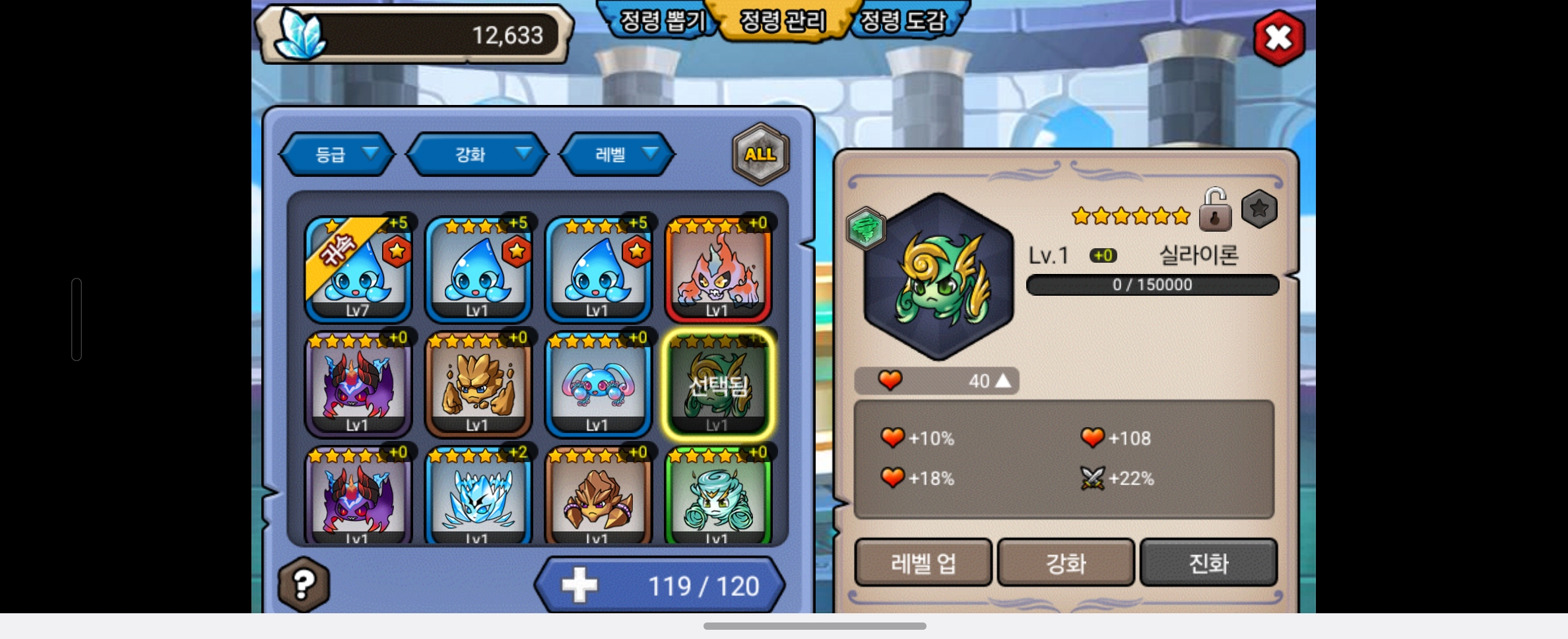This screenshot has height=639, width=1568.
Task: Switch to the 정령 뽑기 tab
Action: click(x=662, y=21)
